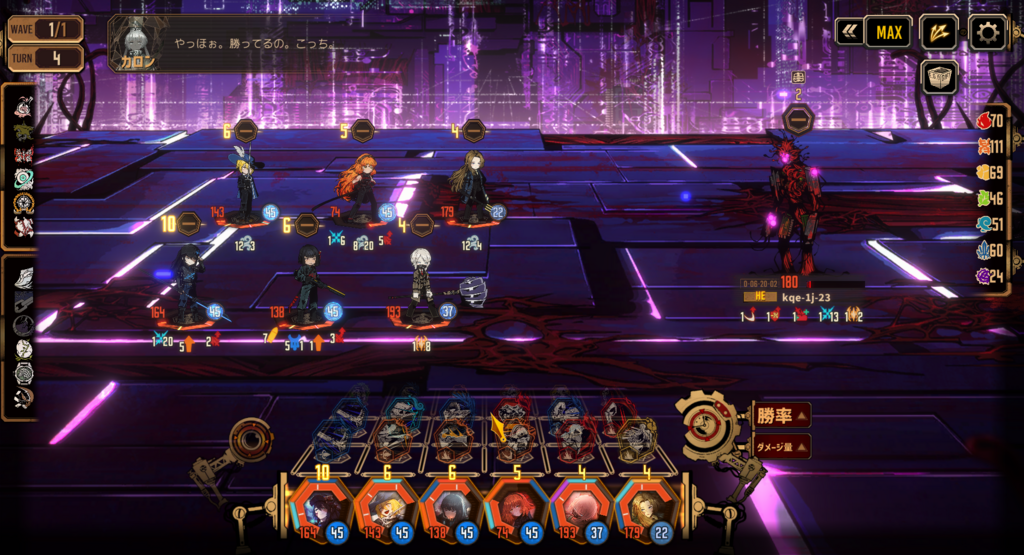Select the pink sinner portrait with 193 HP
The width and height of the screenshot is (1024, 555).
(x=579, y=510)
